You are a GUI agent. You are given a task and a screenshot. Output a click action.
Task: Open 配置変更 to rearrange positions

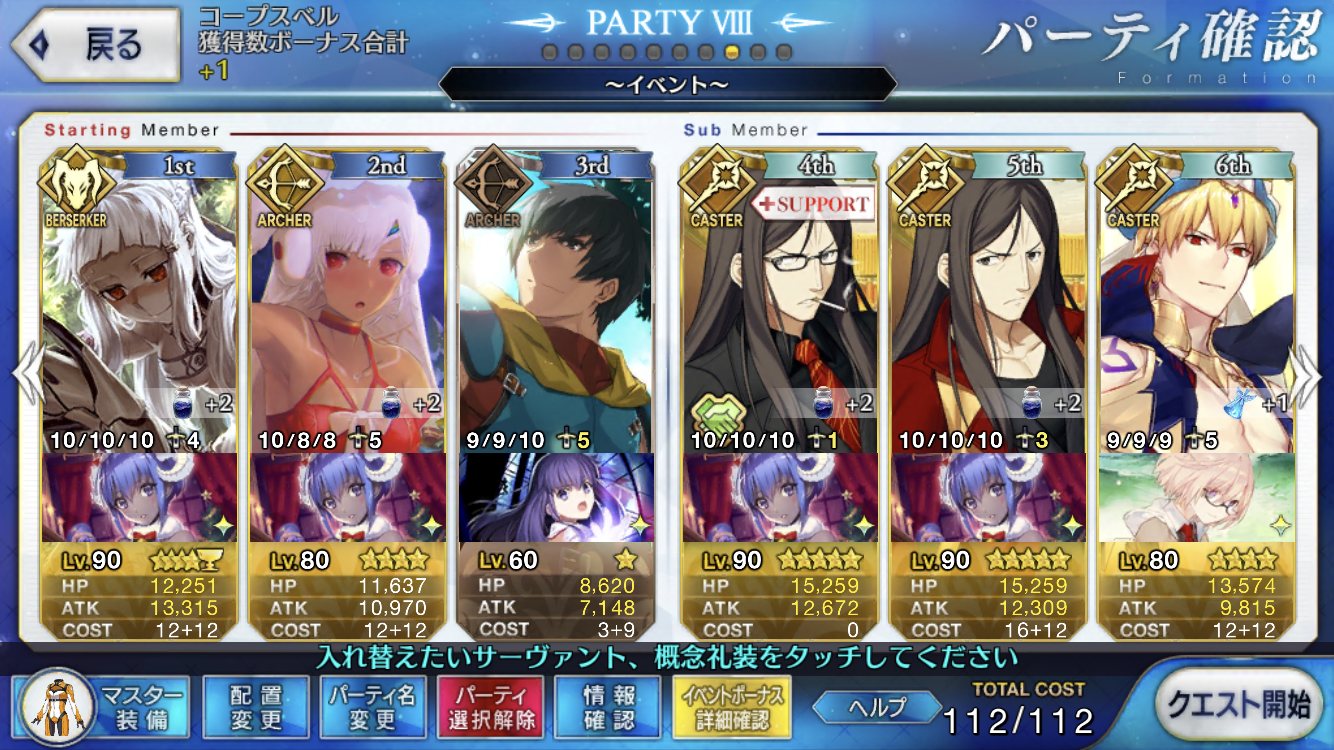click(255, 707)
